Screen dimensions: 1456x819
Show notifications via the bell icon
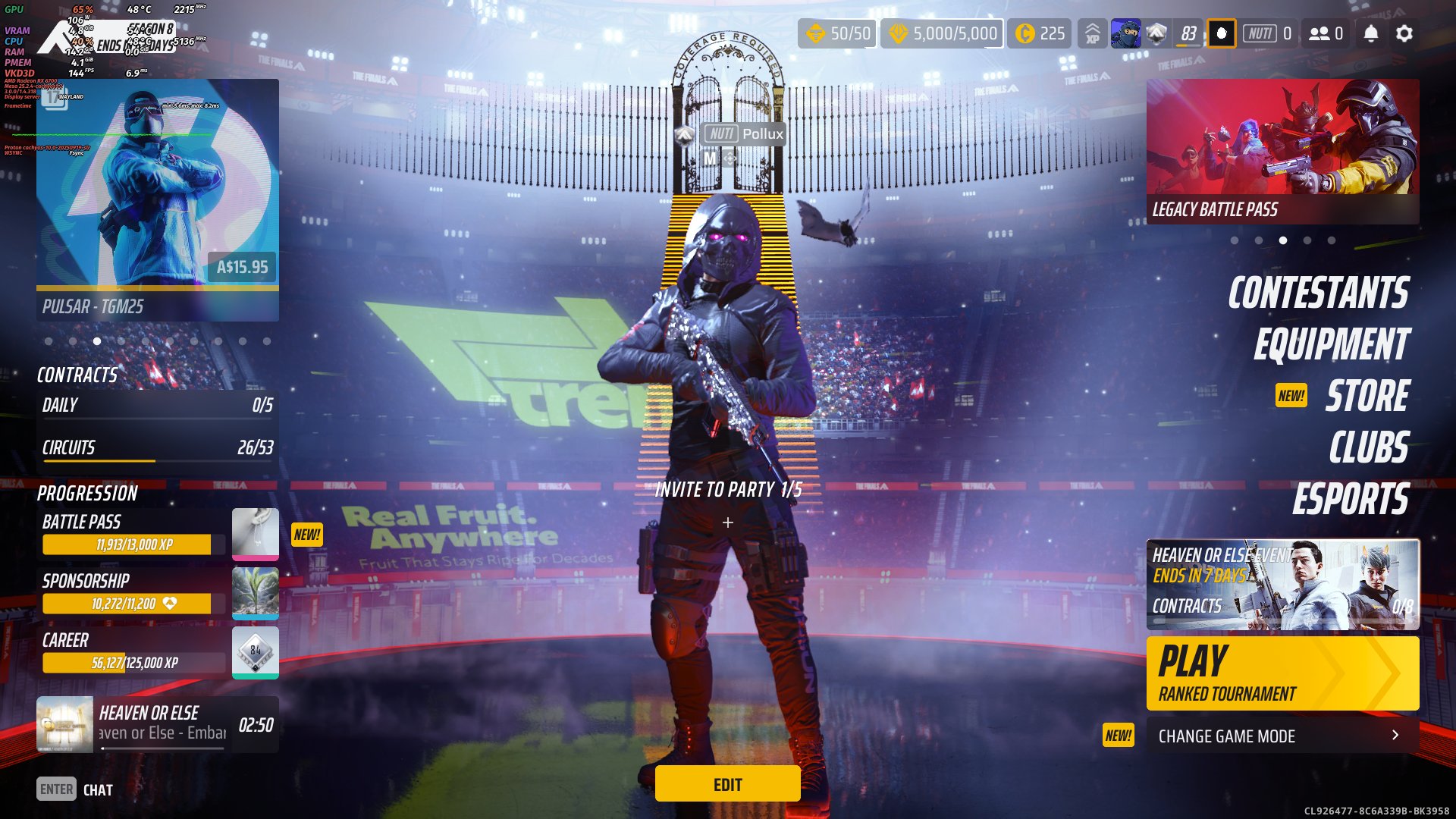(x=1370, y=33)
